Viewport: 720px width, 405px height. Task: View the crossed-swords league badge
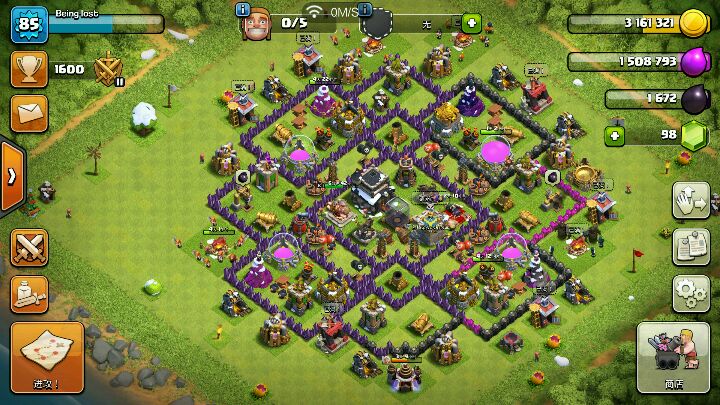tap(106, 68)
